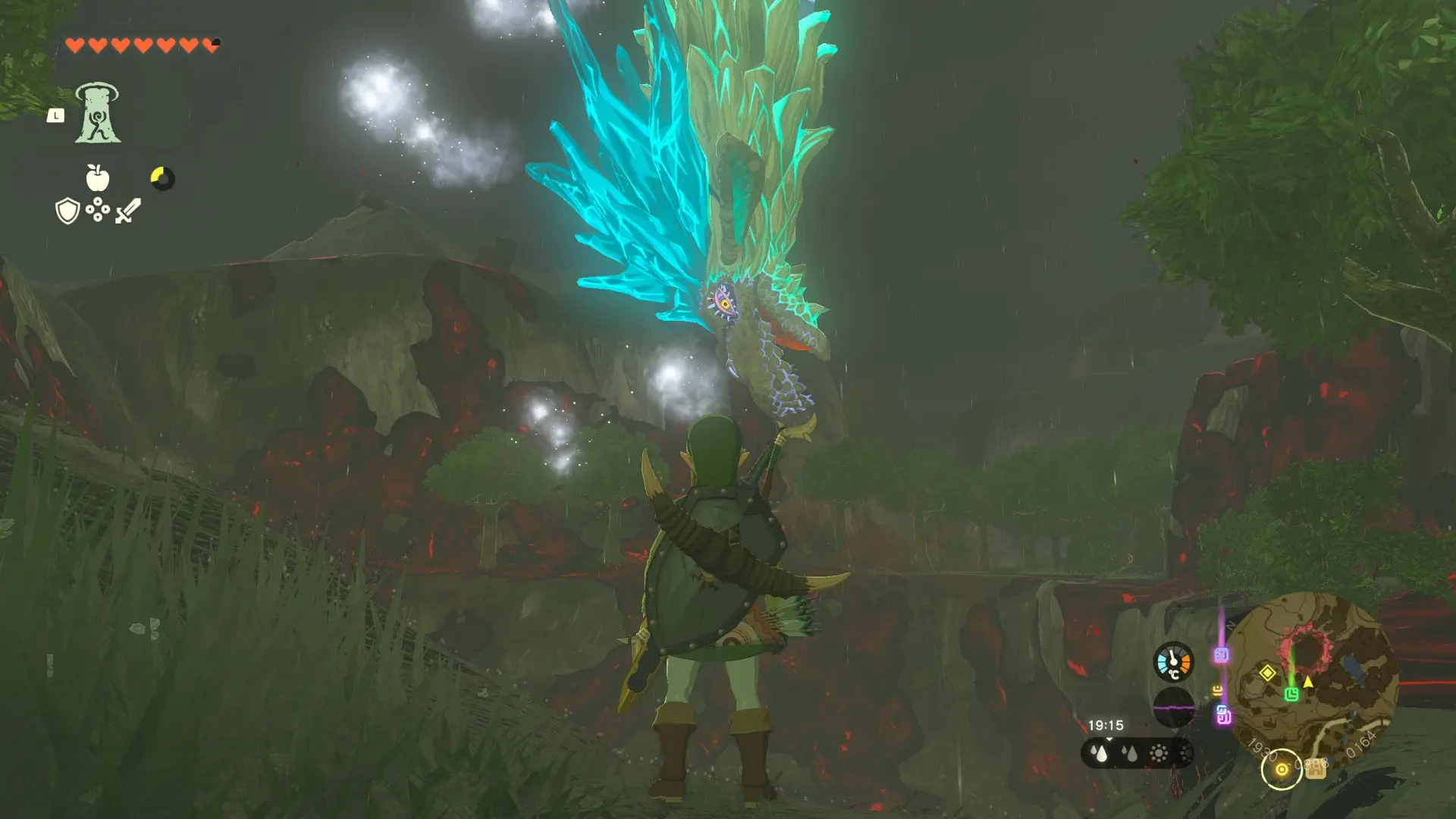The image size is (1456, 819).
Task: Click the 19:15 time display
Action: click(x=1106, y=726)
